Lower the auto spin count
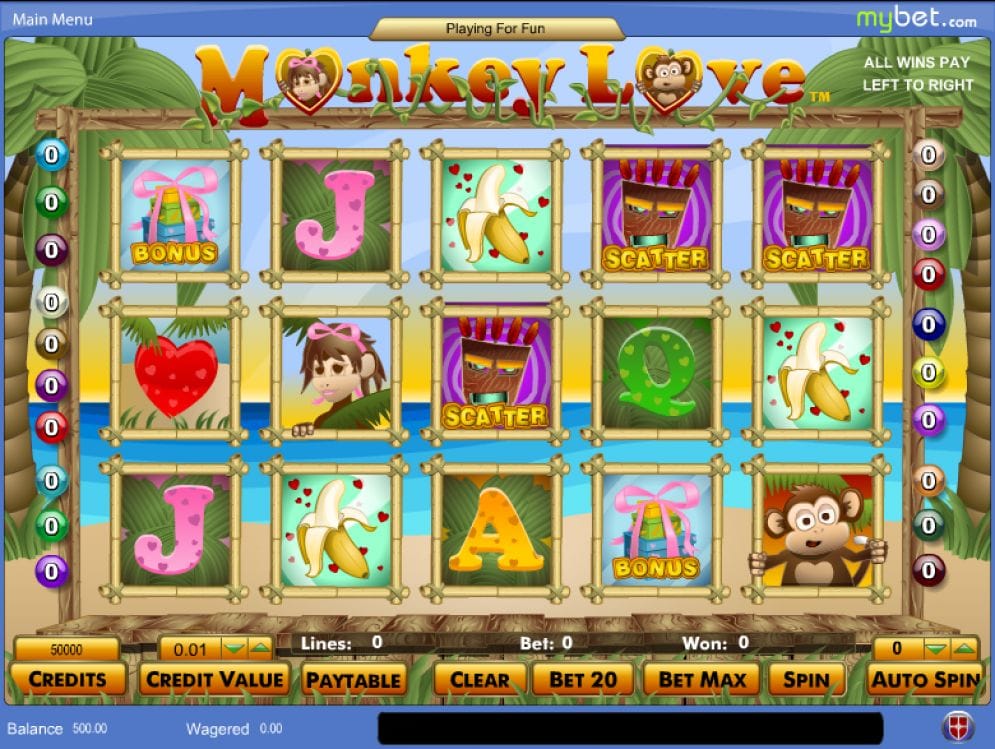Viewport: 995px width, 749px height. click(934, 649)
